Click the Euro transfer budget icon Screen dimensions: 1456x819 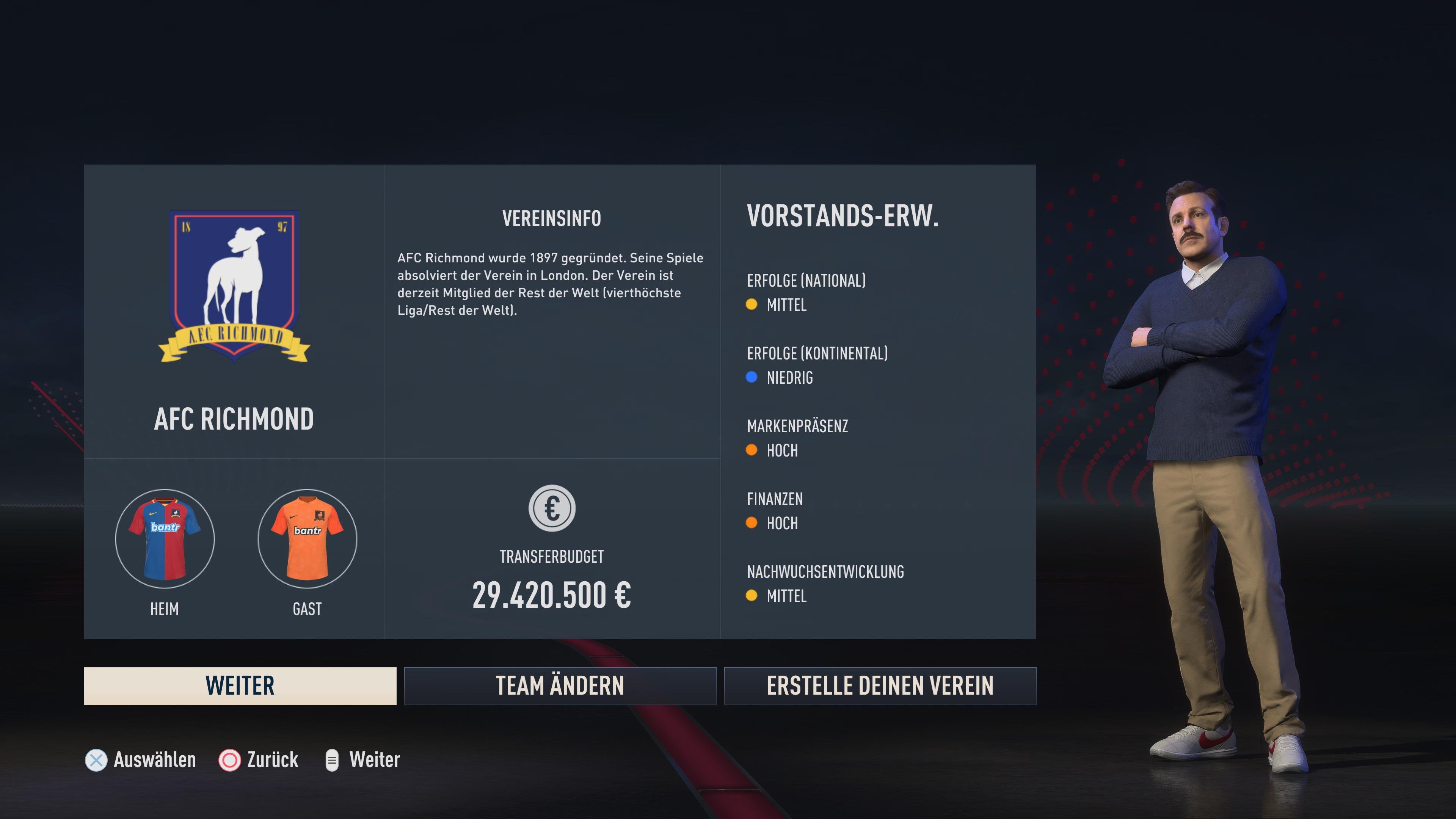click(x=552, y=508)
